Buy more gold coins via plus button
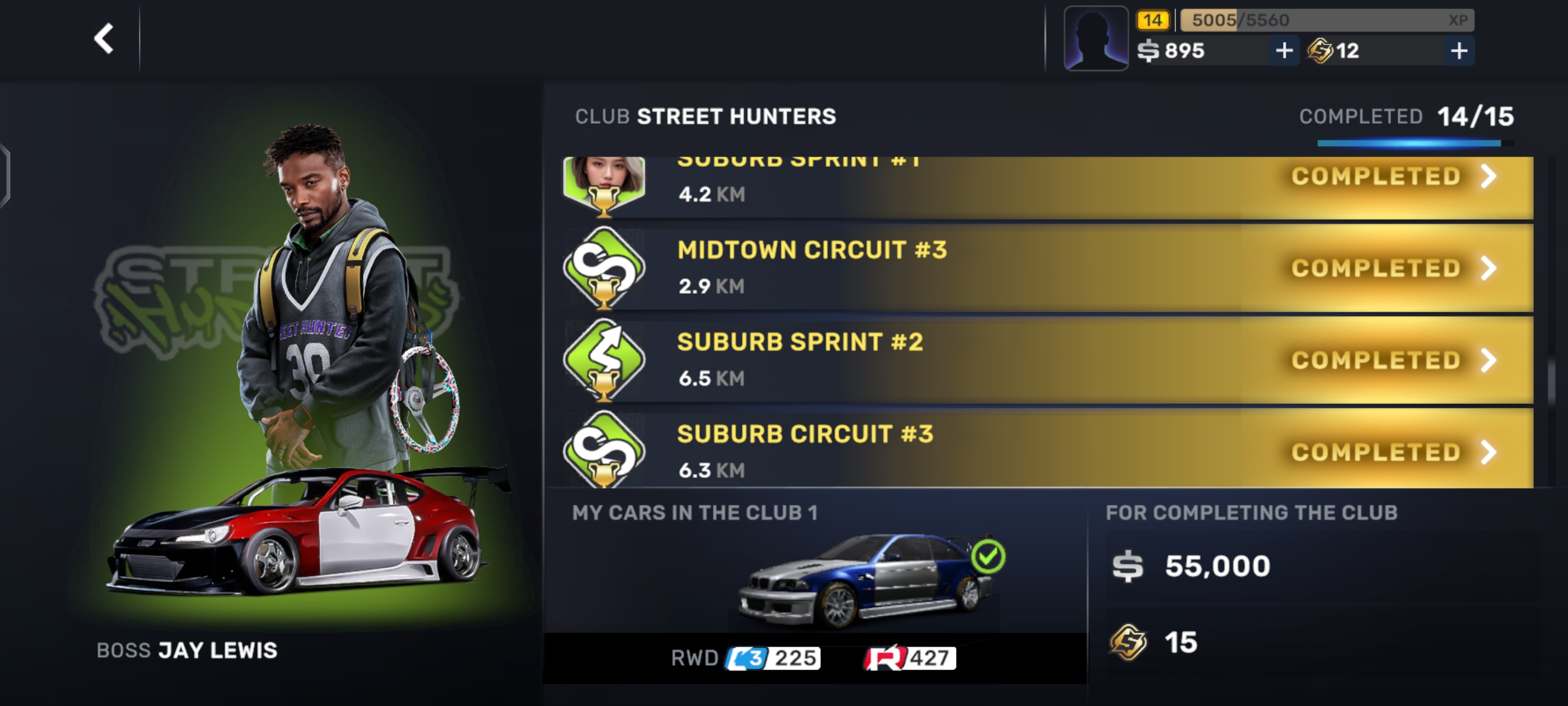 (x=1458, y=50)
